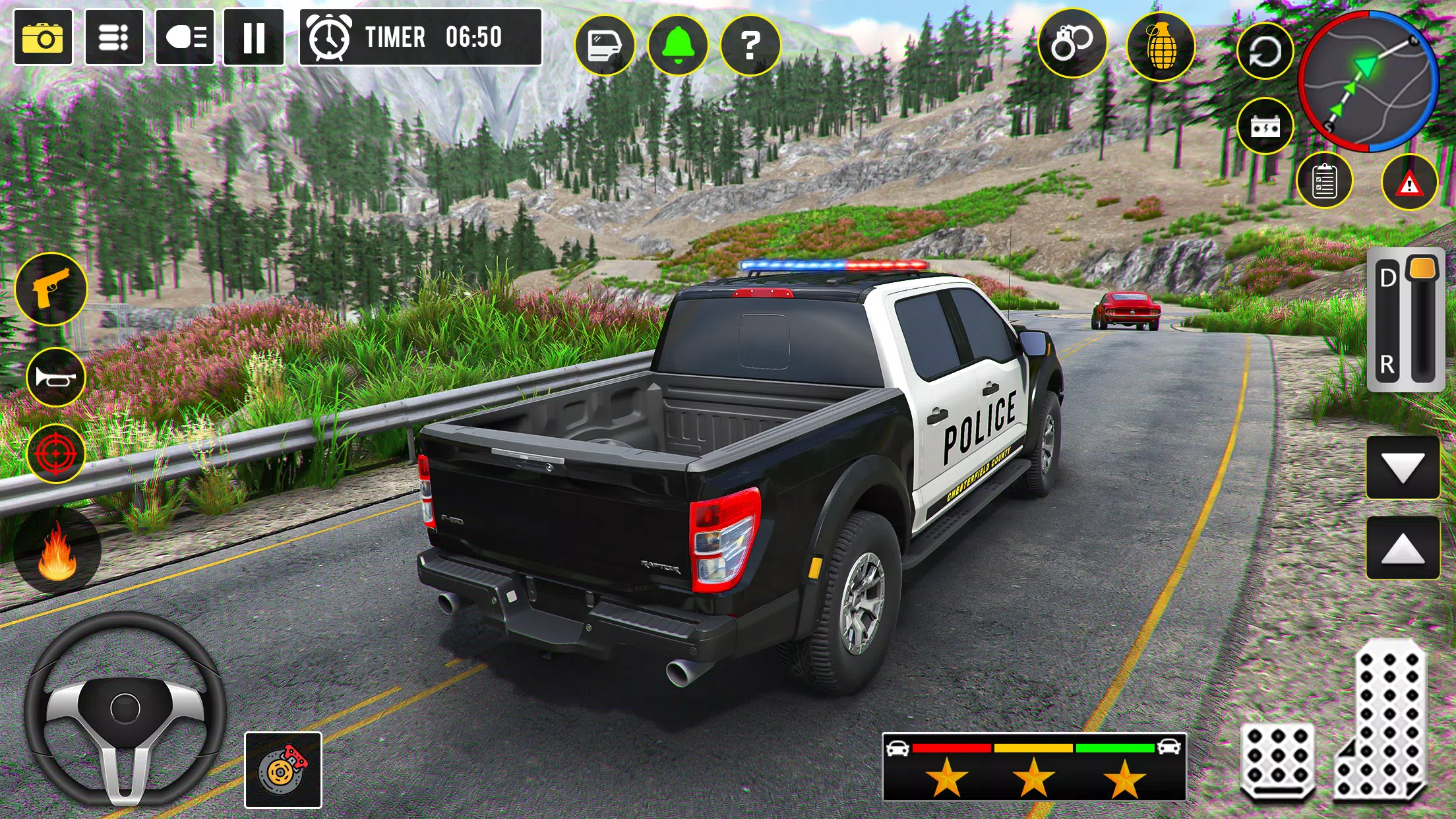Open the list menu button

(x=114, y=38)
